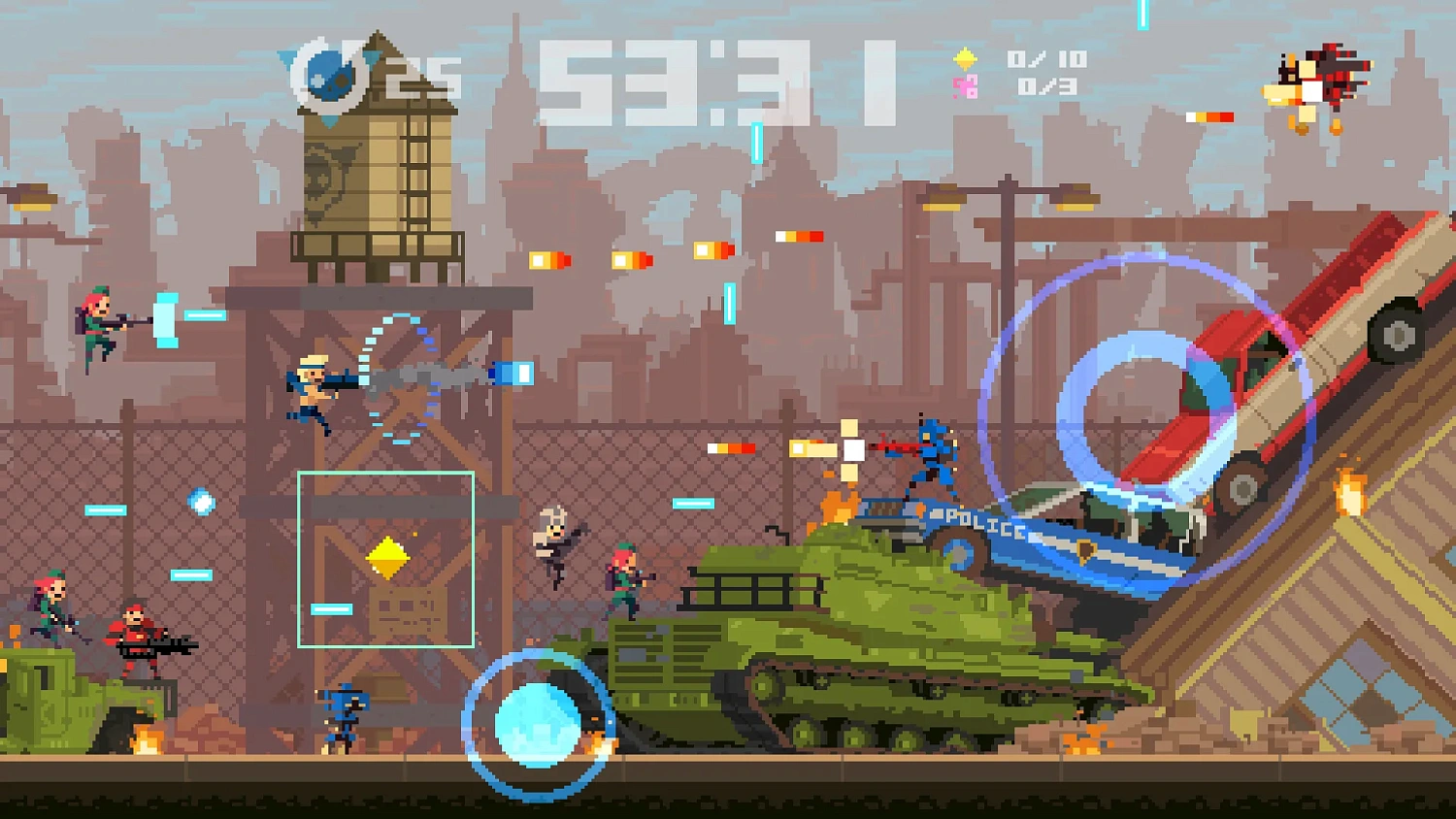Click the blue skull time-out icon in the HUD
This screenshot has height=819, width=1456.
[x=330, y=78]
